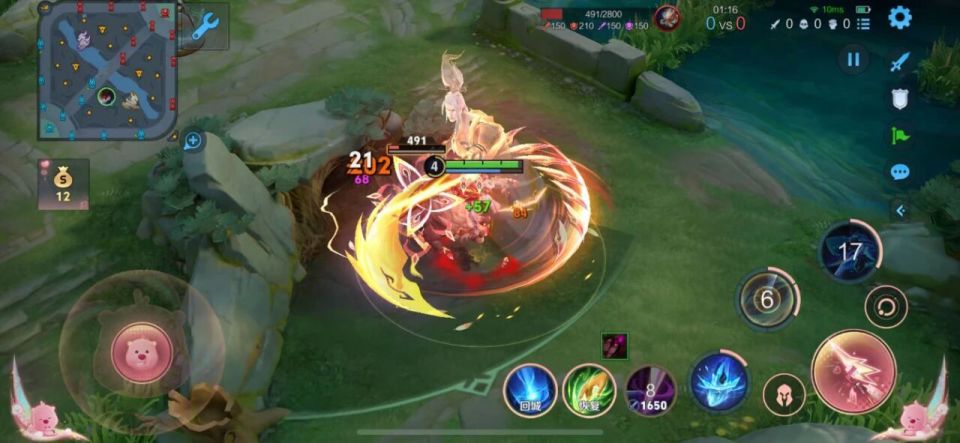Open the chat bubble quick messages
This screenshot has width=960, height=443.
(x=899, y=172)
